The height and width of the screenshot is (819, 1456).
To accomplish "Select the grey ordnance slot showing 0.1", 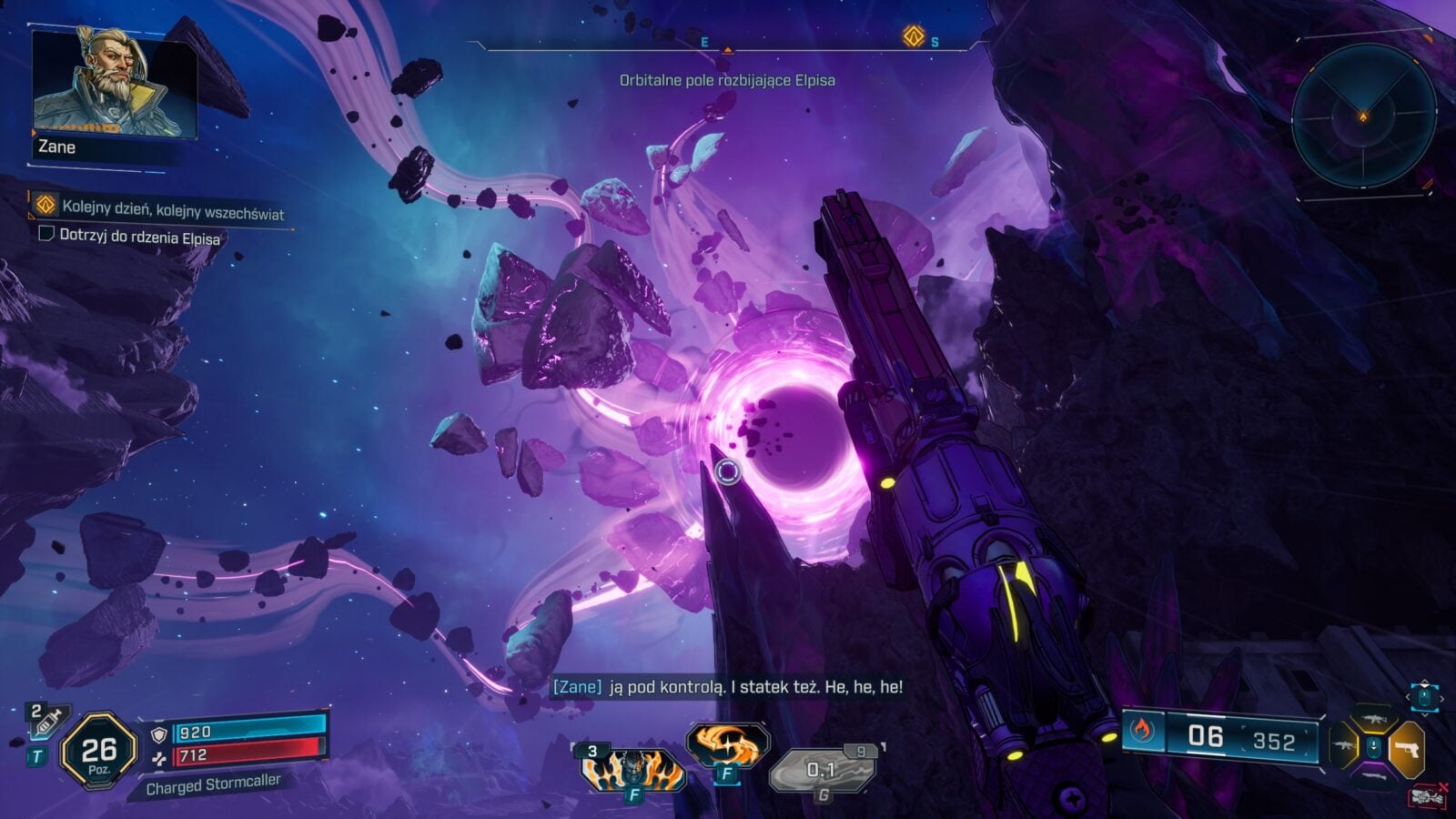I will 822,772.
